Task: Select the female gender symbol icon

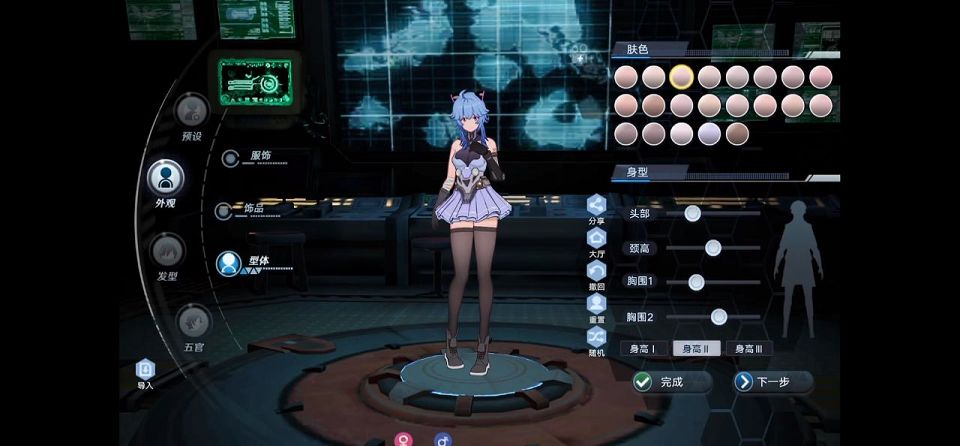Action: pos(404,438)
